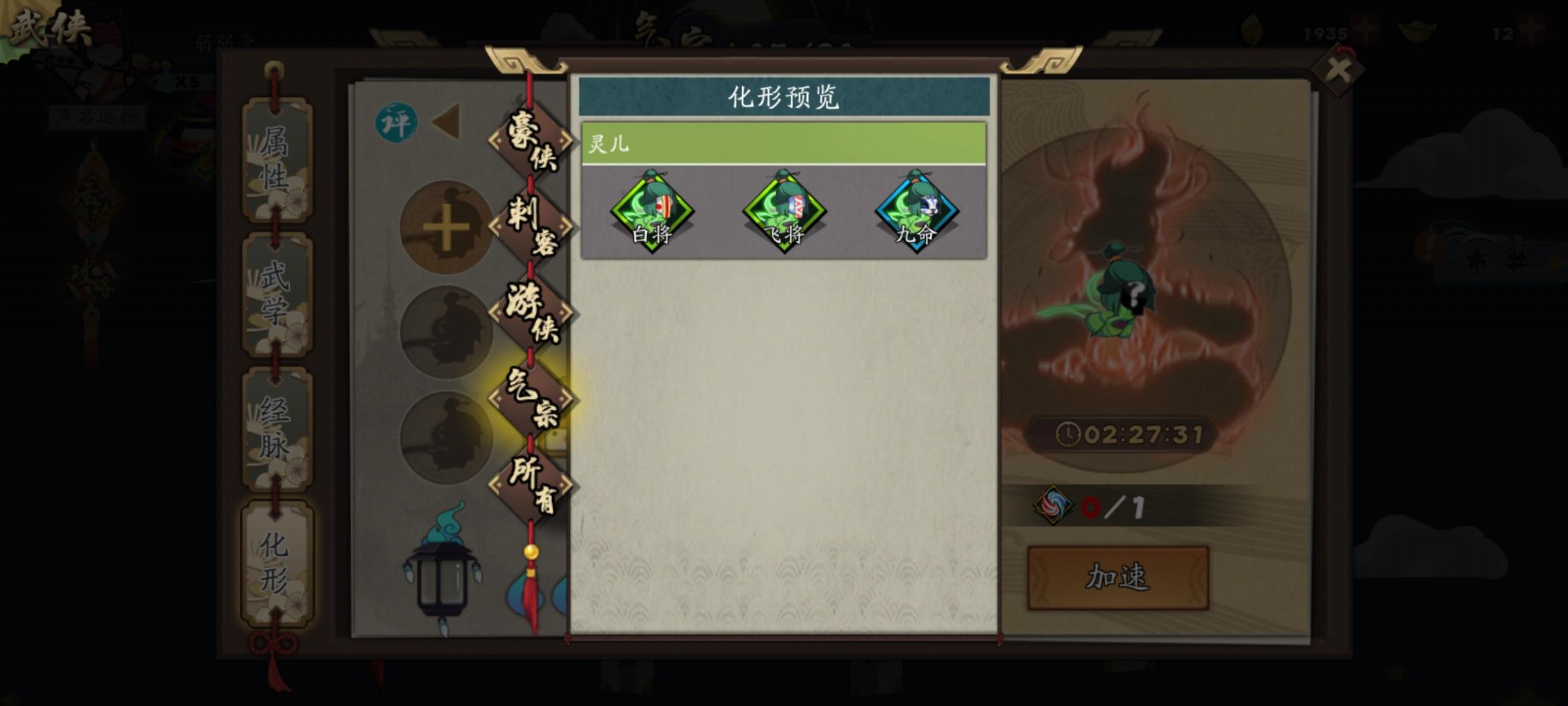
Task: Click the leaf currency icon in the top bar
Action: 1250,28
